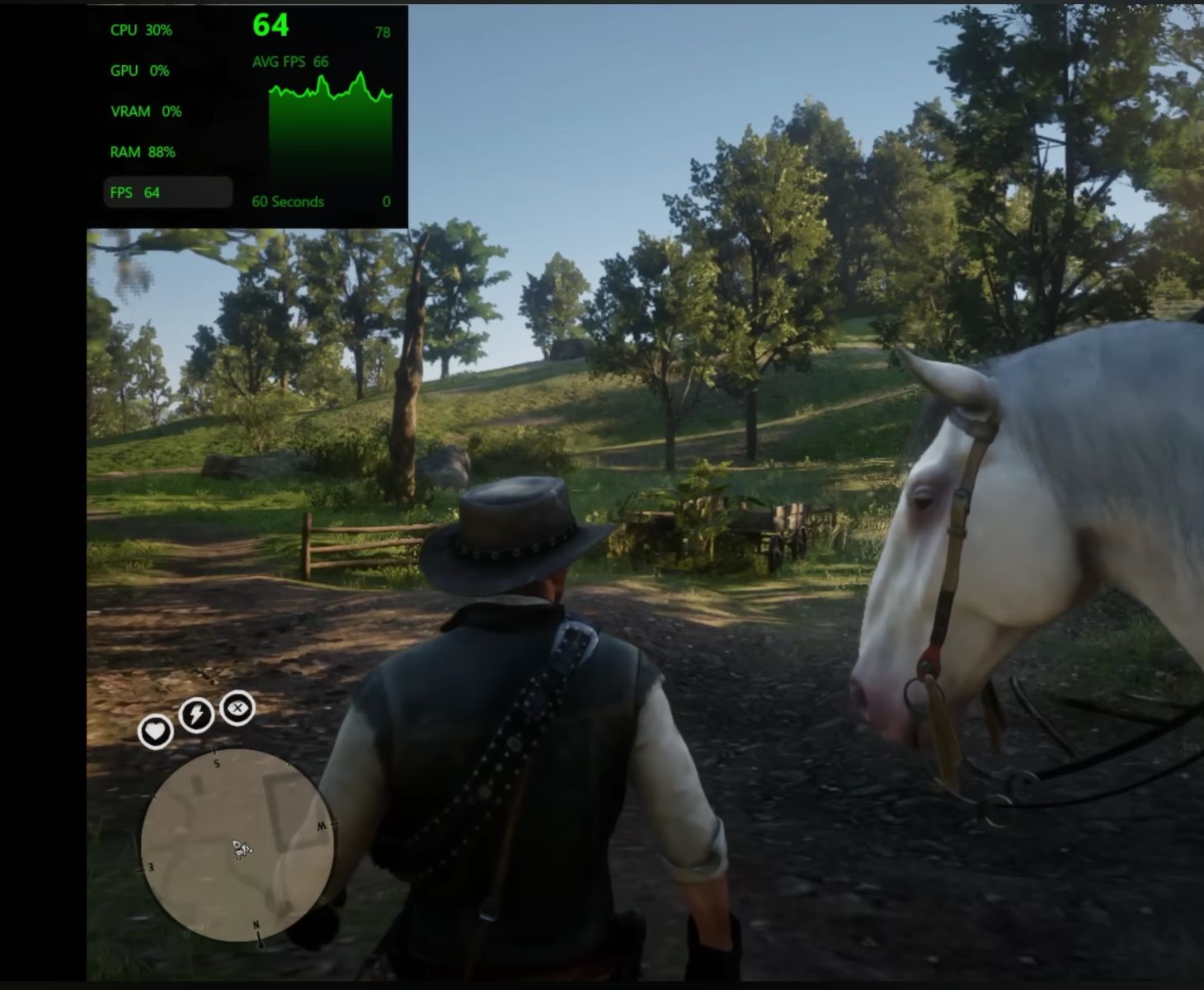Screen dimensions: 1204x990
Task: Select the highlighted FPS row in overlay
Action: (168, 192)
